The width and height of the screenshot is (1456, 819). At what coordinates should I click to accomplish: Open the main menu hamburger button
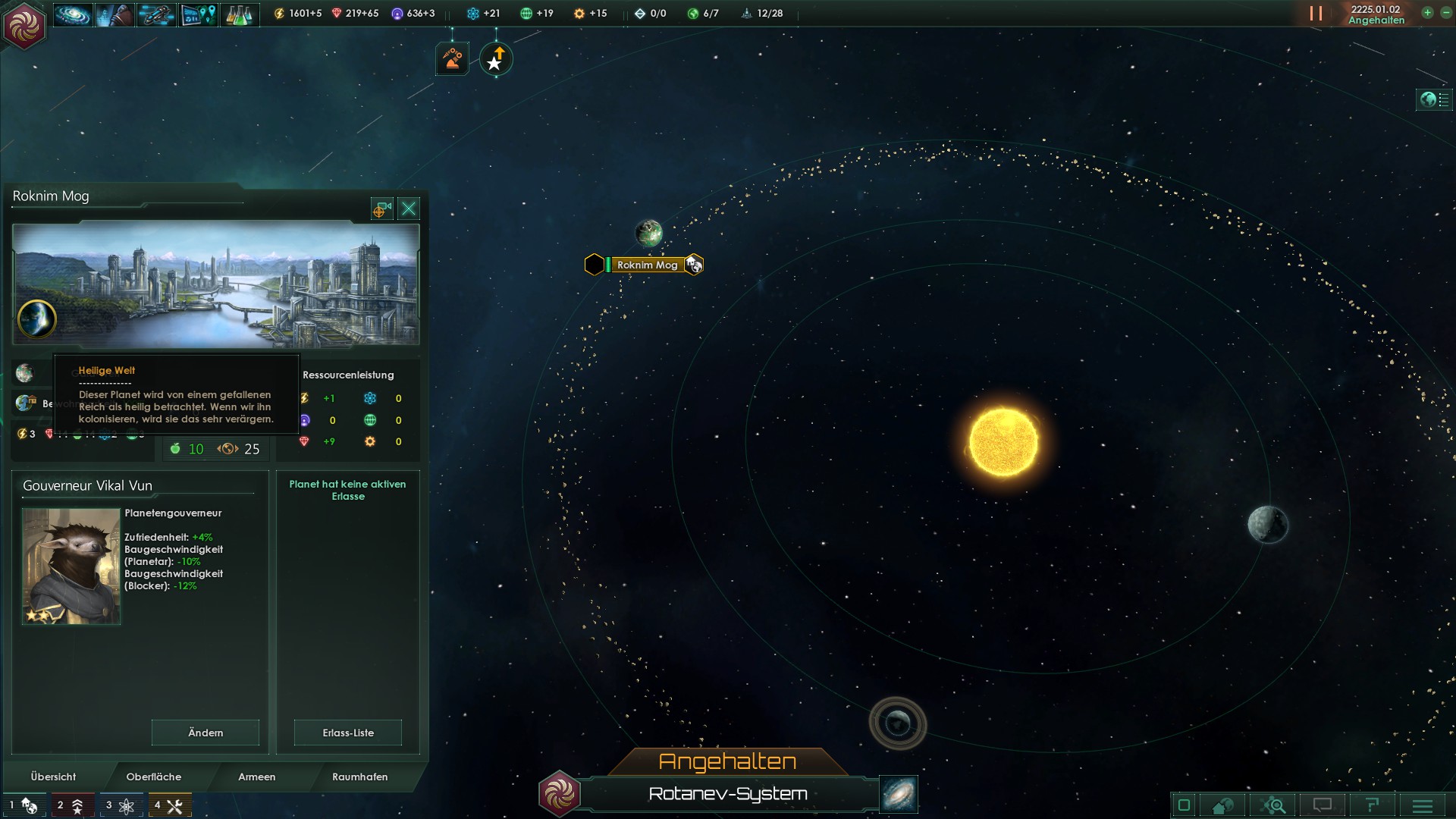click(1423, 805)
